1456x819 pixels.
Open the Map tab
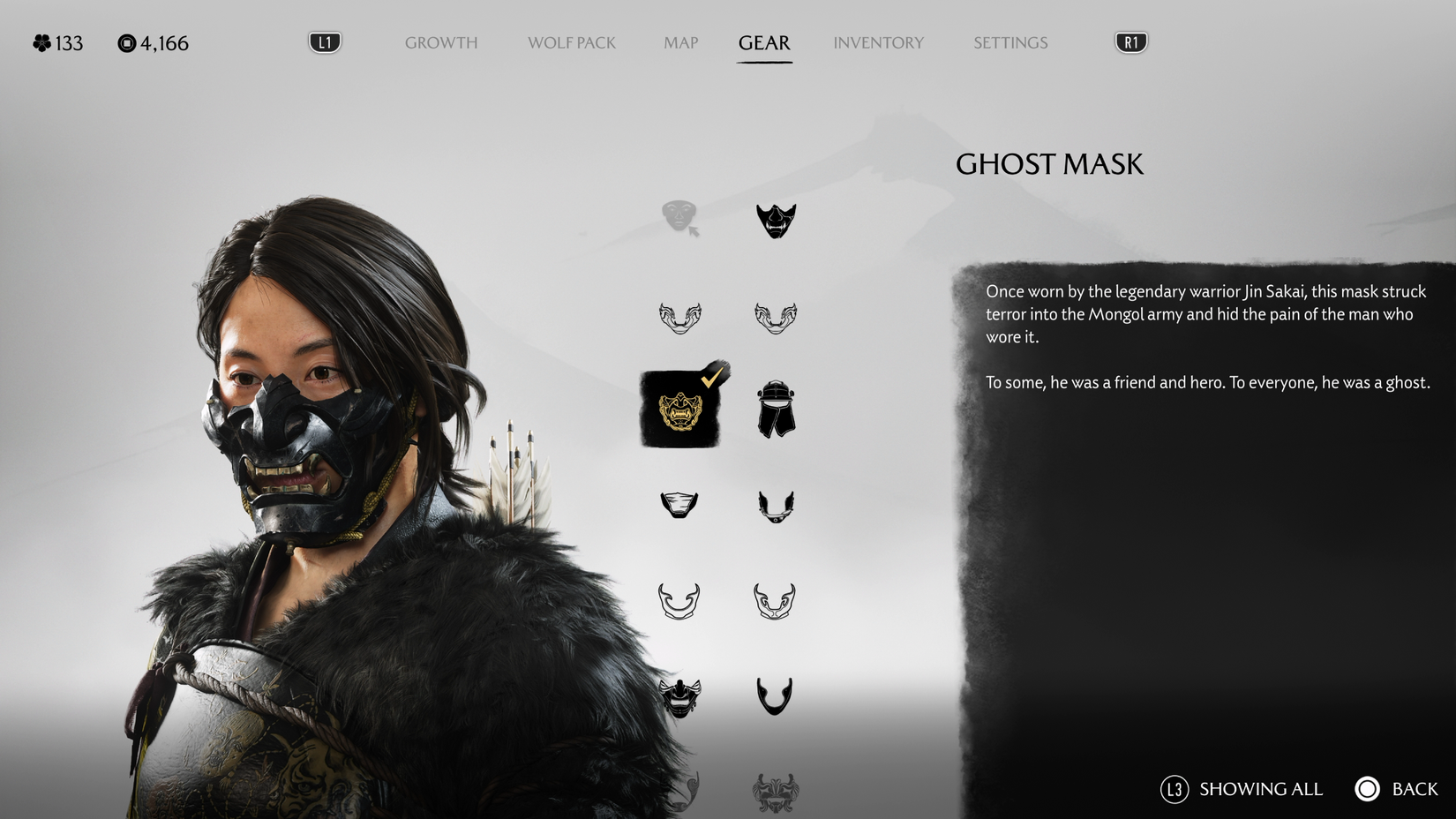coord(679,42)
